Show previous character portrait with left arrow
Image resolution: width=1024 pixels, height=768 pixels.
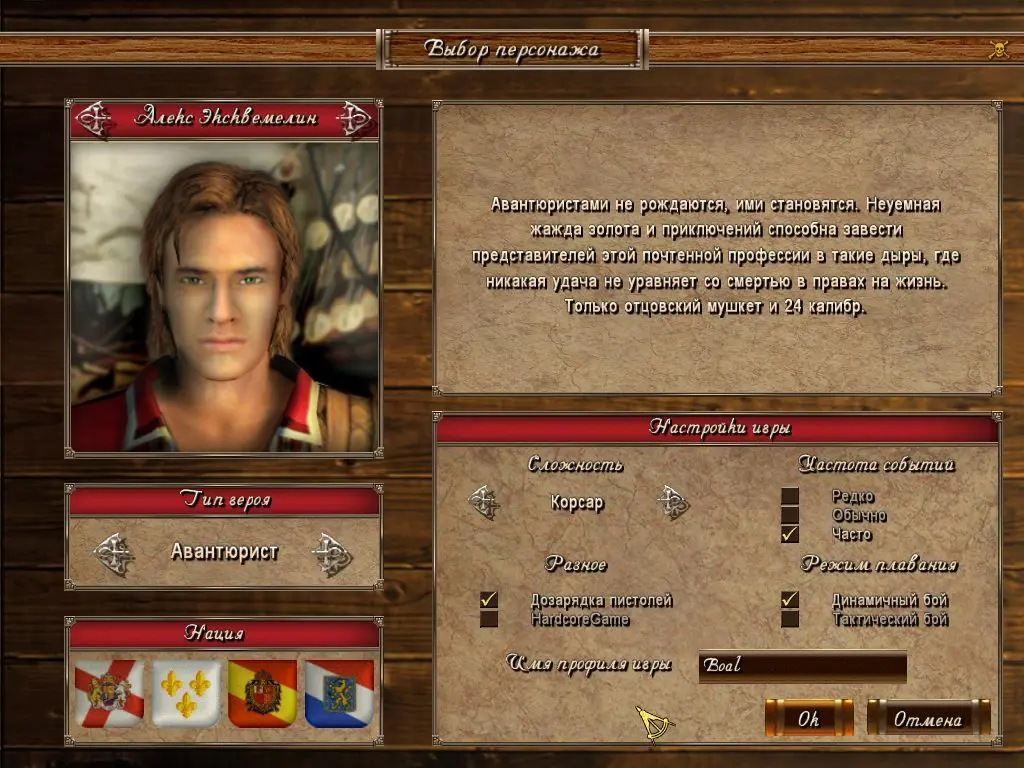click(95, 118)
